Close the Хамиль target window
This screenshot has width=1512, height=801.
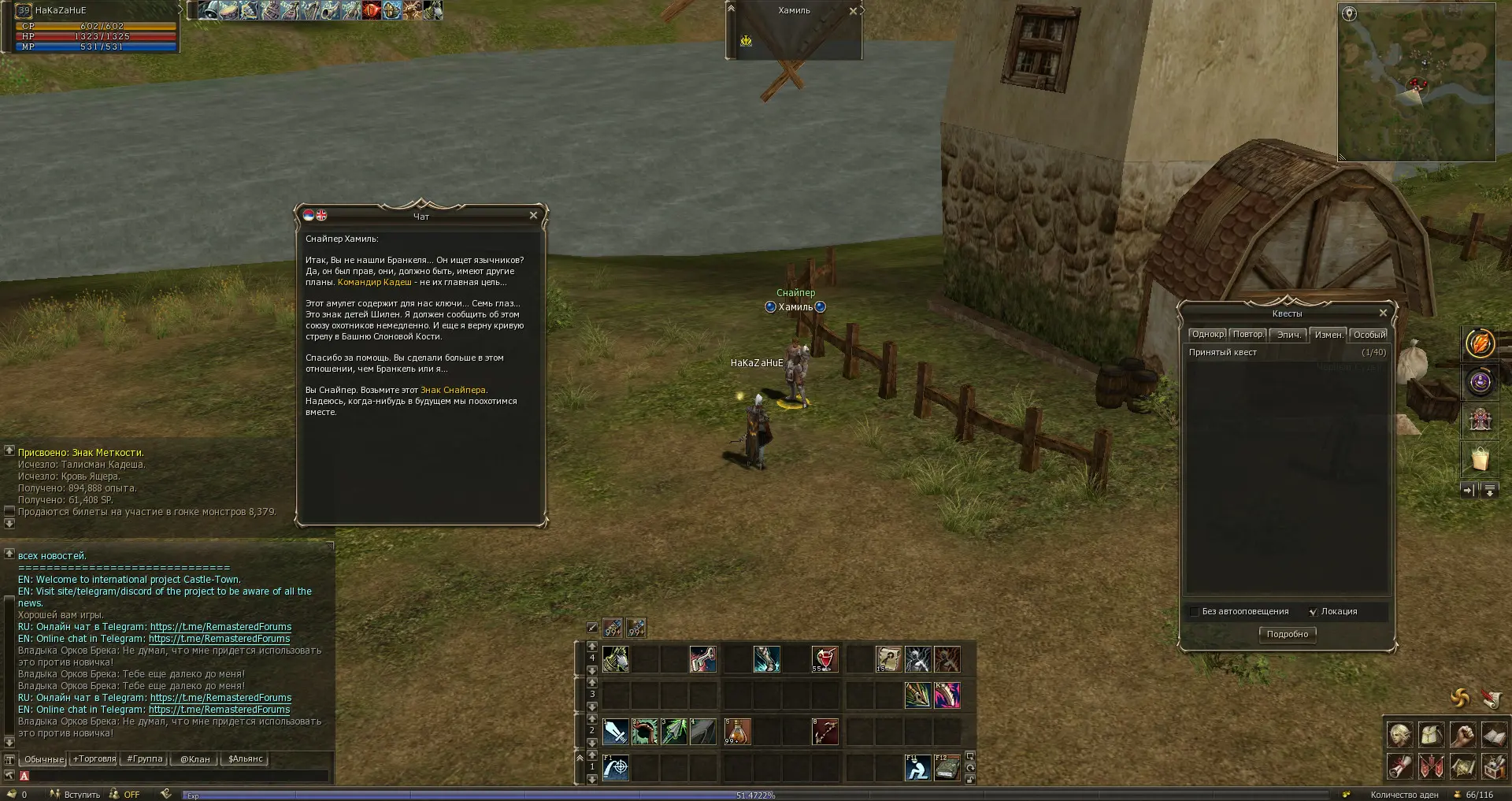tap(853, 11)
